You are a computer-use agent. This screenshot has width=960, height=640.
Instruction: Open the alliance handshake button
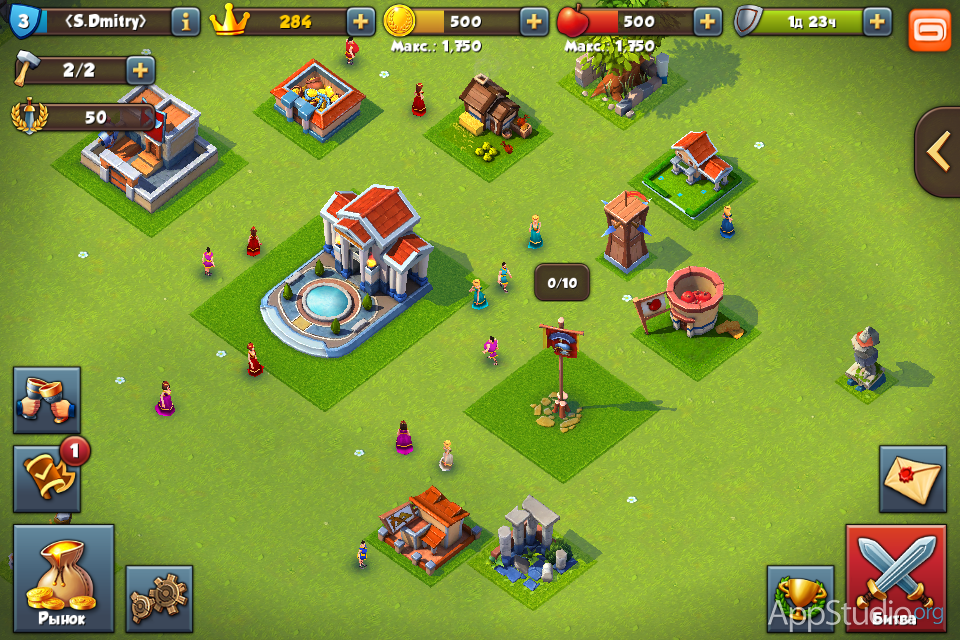pos(47,400)
